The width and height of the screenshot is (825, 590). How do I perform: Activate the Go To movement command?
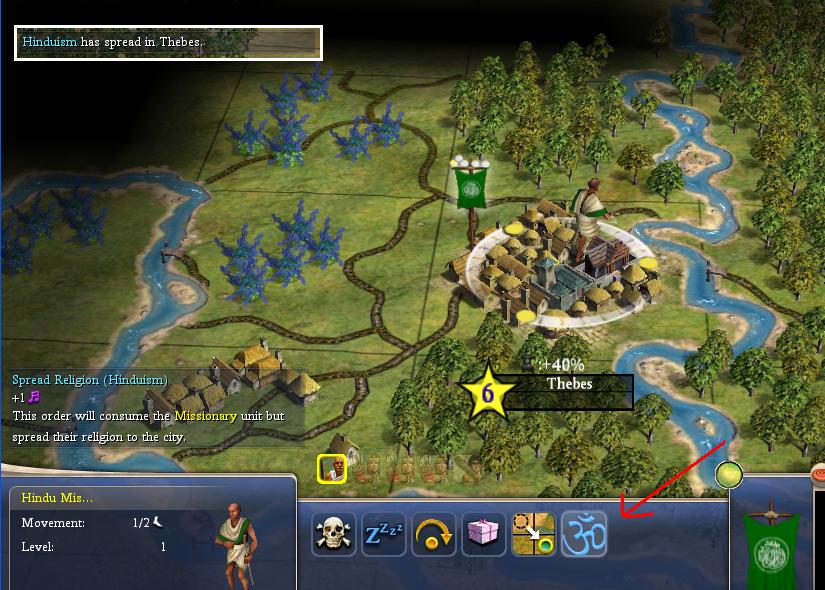534,534
